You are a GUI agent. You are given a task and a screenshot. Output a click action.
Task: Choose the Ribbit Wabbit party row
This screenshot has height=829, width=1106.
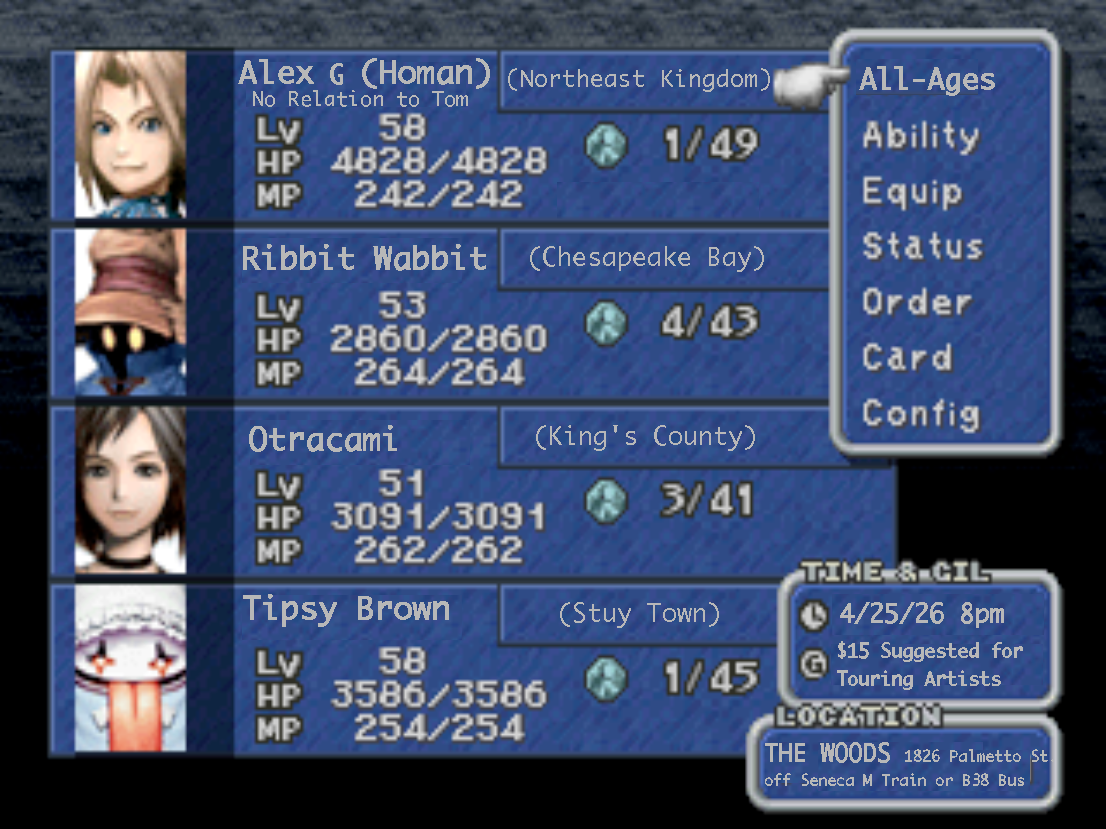(364, 259)
